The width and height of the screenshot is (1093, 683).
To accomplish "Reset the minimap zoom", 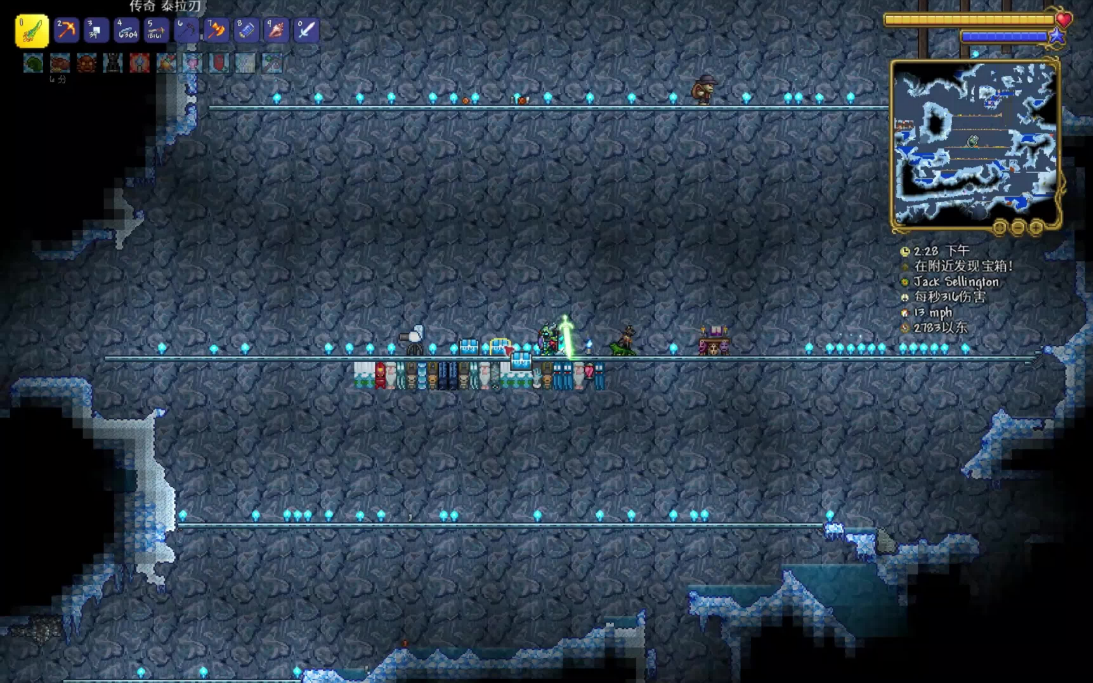I will point(999,228).
